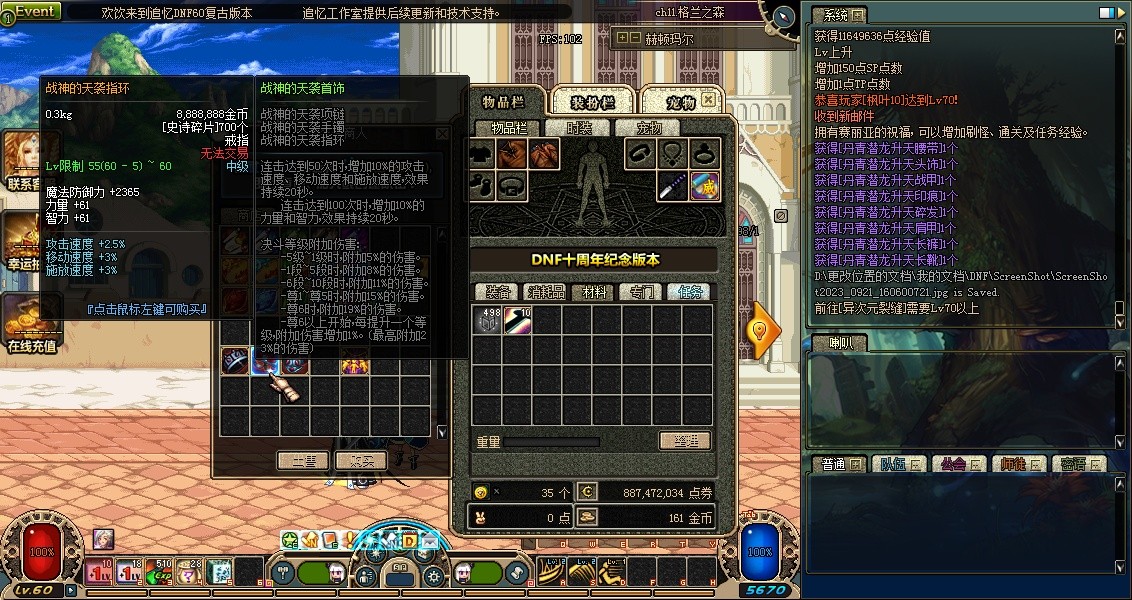Select the item stack showing 498
Screen dimensions: 1132x600
click(x=488, y=321)
